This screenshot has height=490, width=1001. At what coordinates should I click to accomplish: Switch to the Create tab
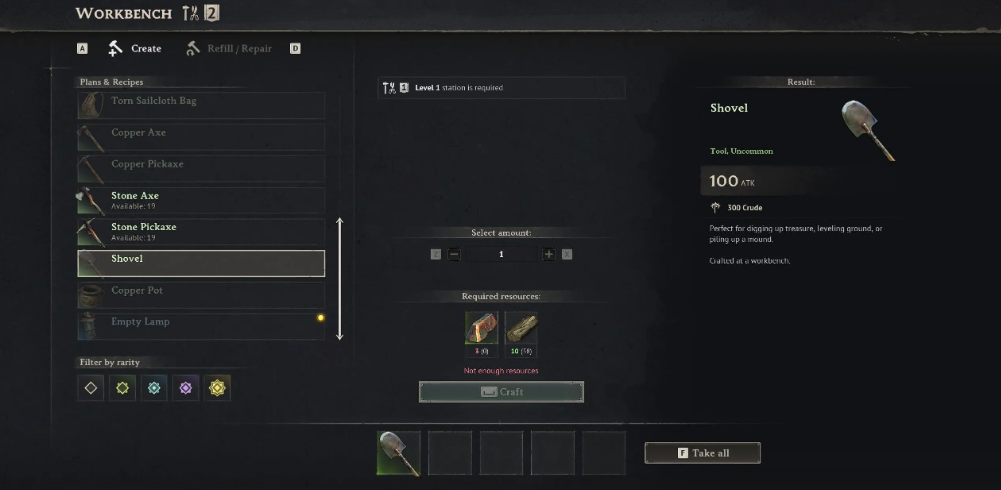(135, 48)
